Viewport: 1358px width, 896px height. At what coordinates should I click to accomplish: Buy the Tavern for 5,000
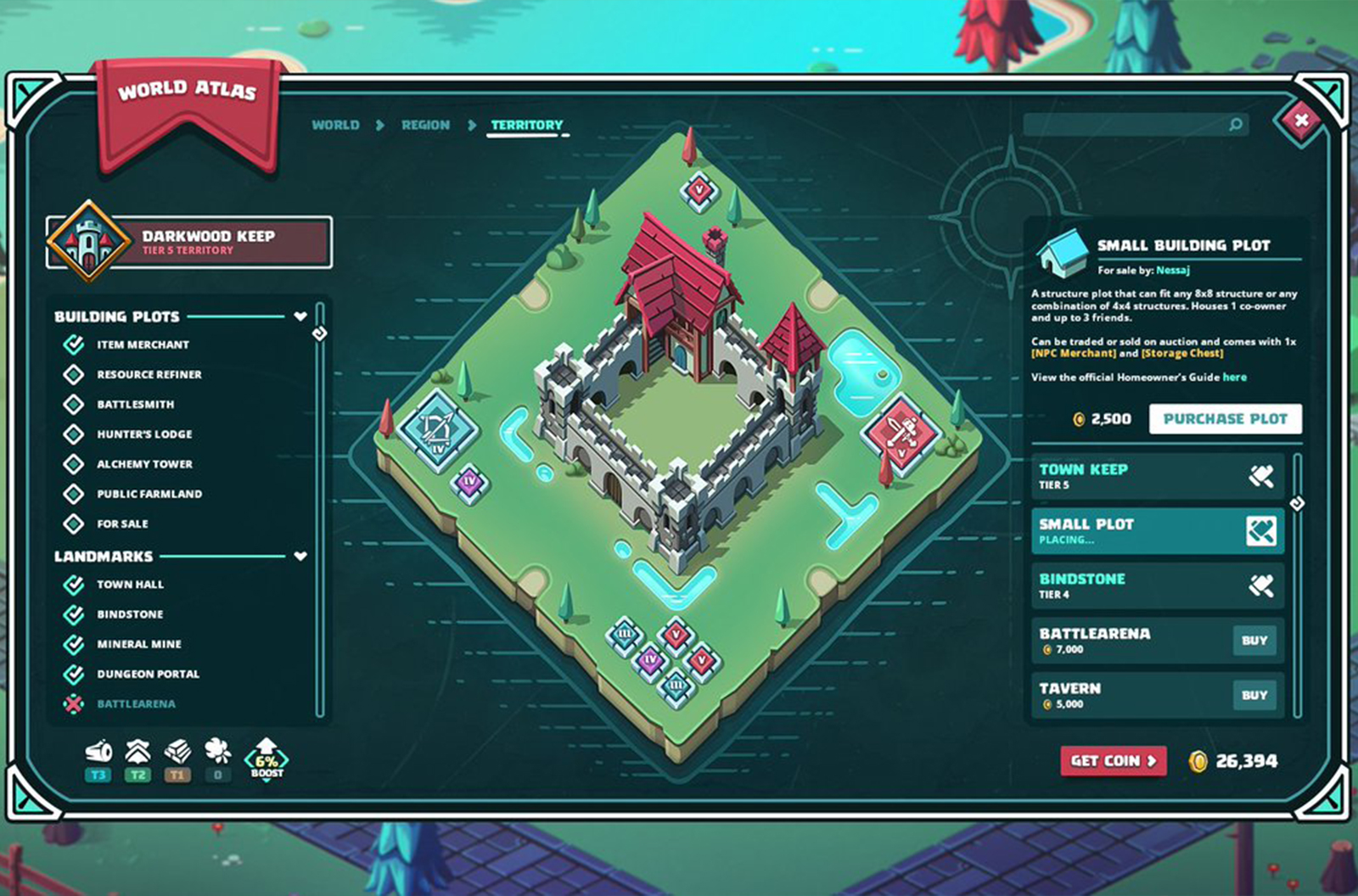click(x=1254, y=695)
